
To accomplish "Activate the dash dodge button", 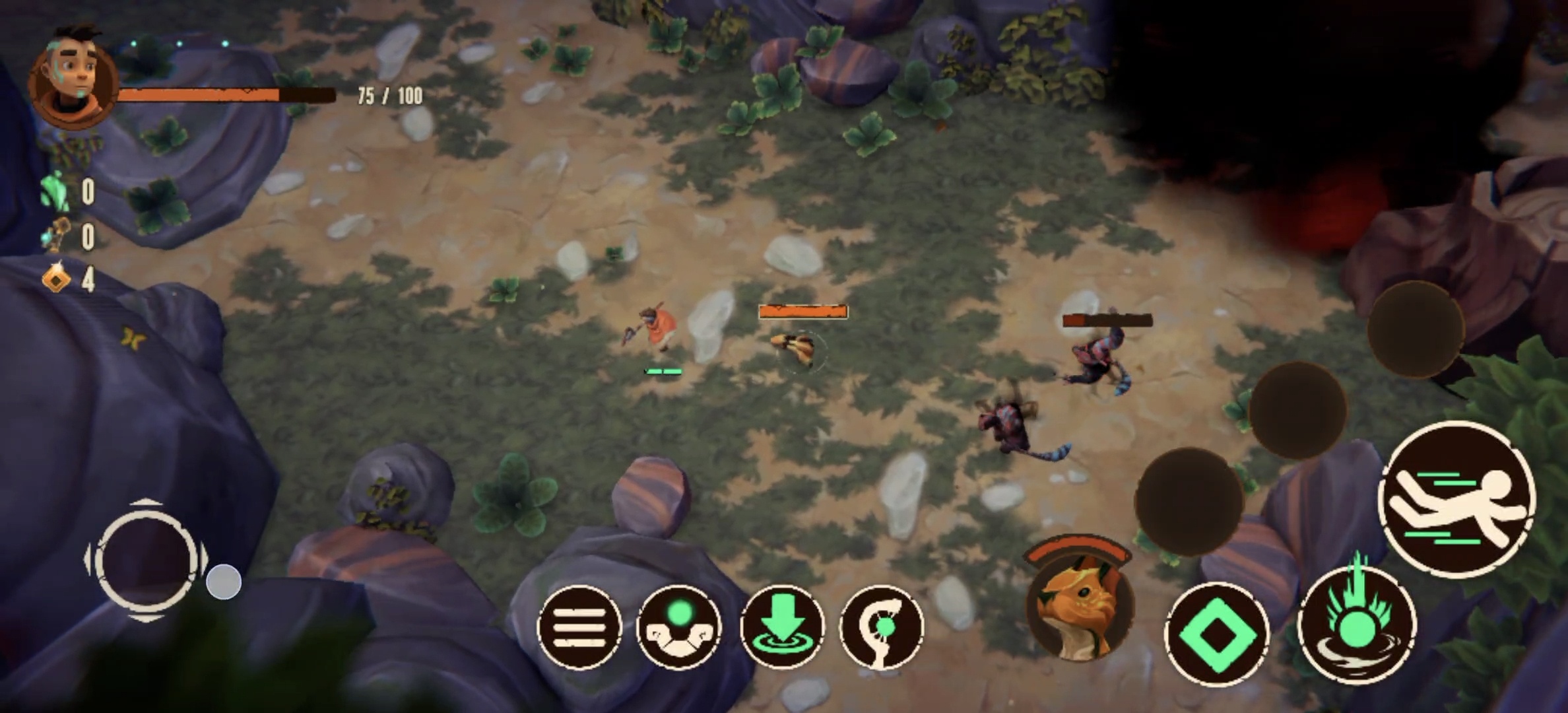I will pyautogui.click(x=1456, y=500).
